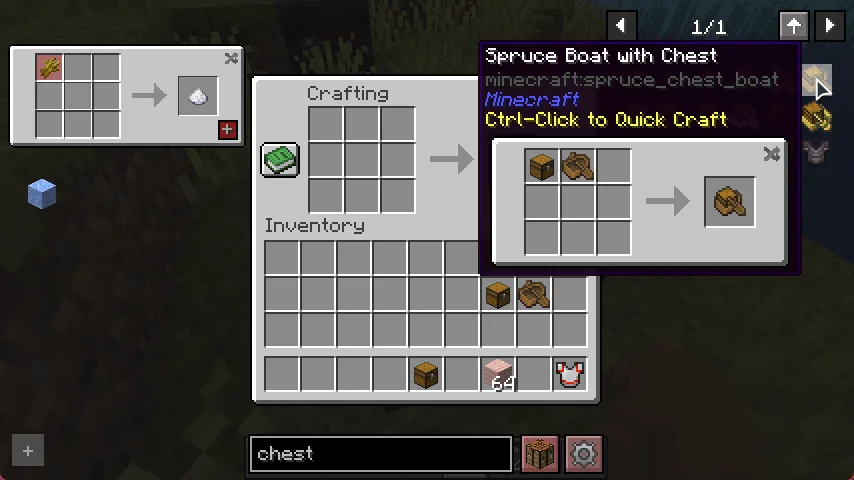This screenshot has width=854, height=480.
Task: Click the blue ice block favorite
Action: [41, 193]
